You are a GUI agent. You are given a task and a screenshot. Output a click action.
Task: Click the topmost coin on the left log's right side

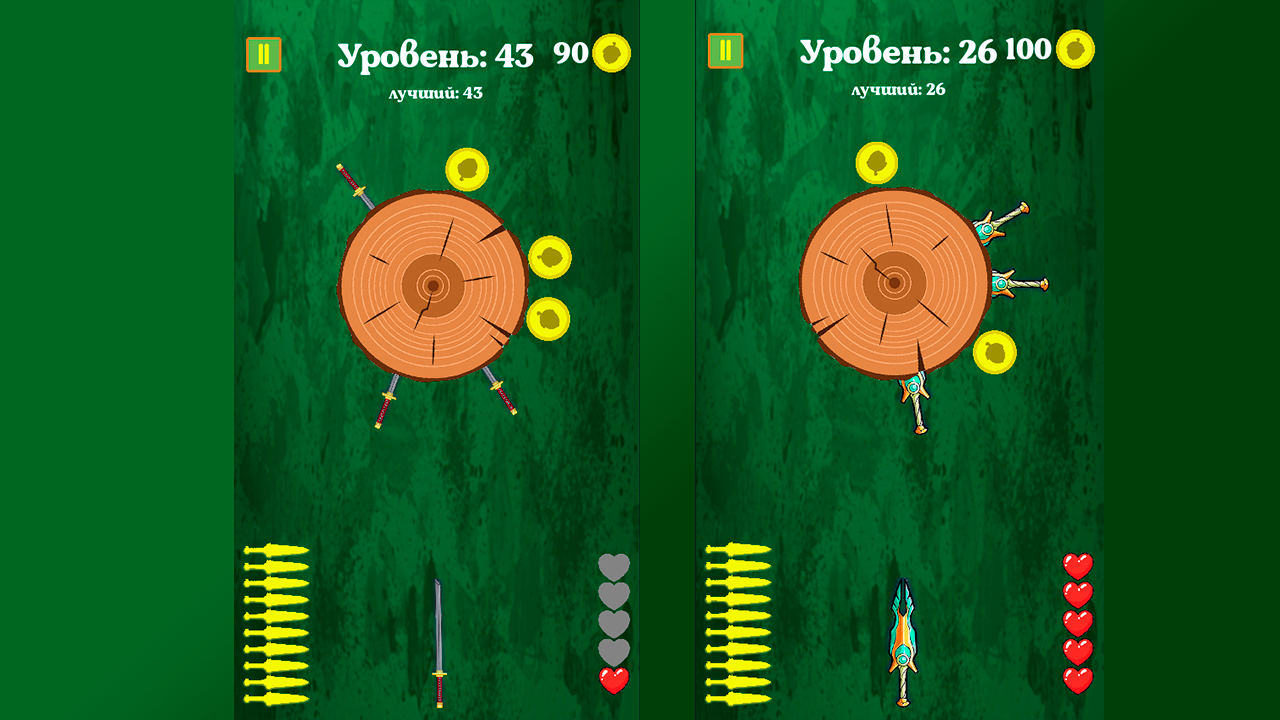click(x=551, y=256)
